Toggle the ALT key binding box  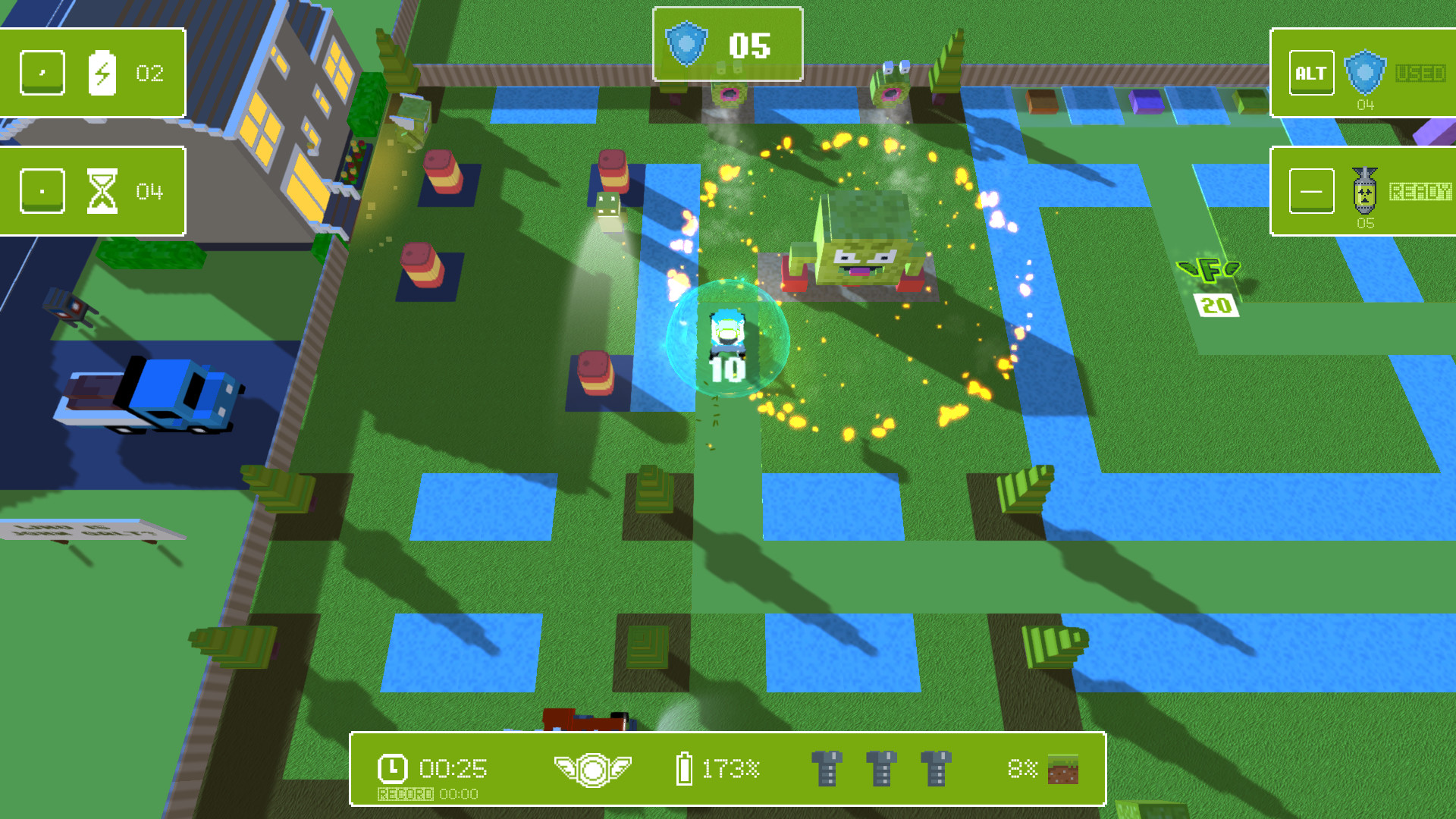click(1311, 72)
